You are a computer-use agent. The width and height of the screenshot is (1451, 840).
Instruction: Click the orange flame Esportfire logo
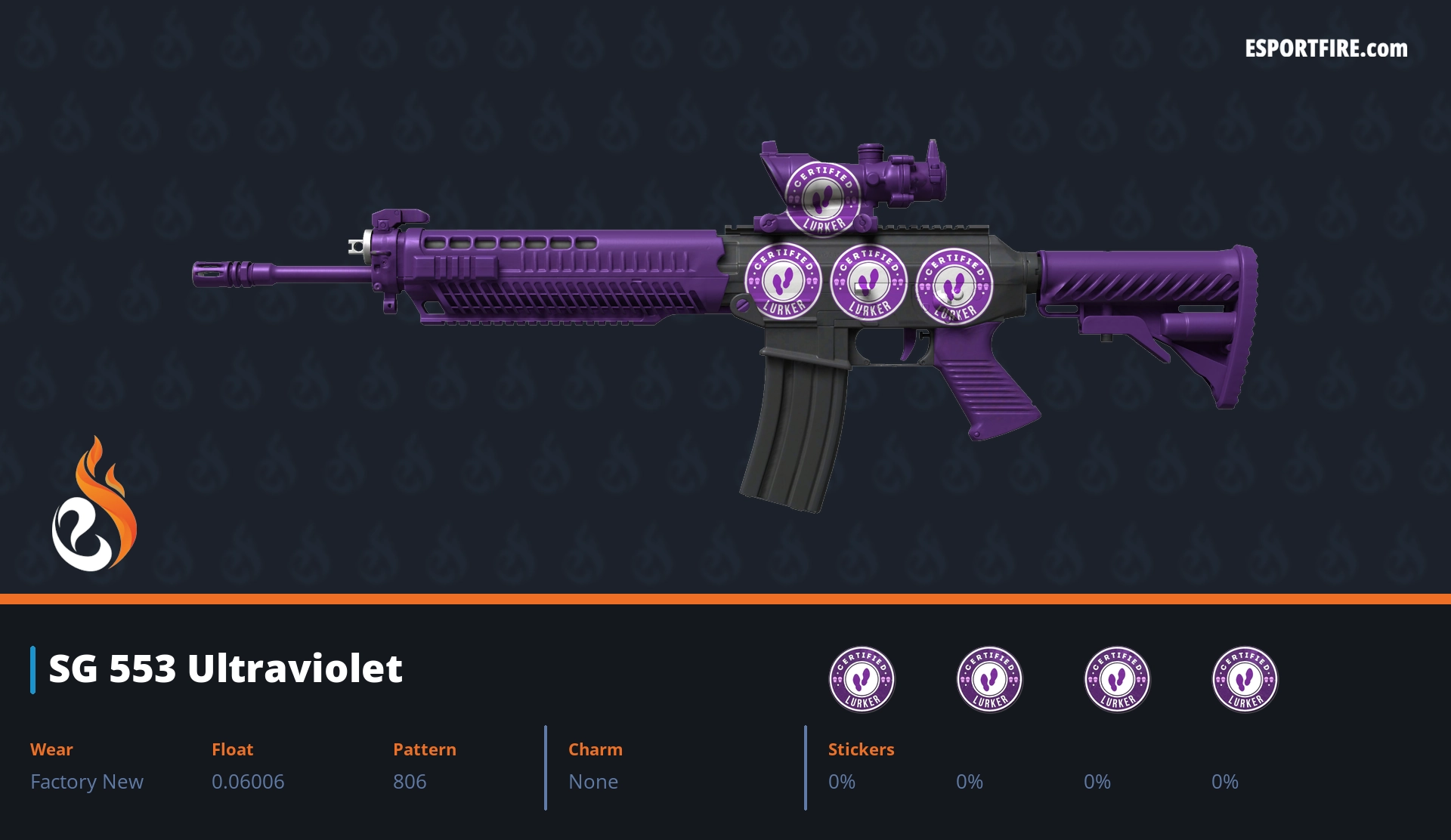point(94,506)
